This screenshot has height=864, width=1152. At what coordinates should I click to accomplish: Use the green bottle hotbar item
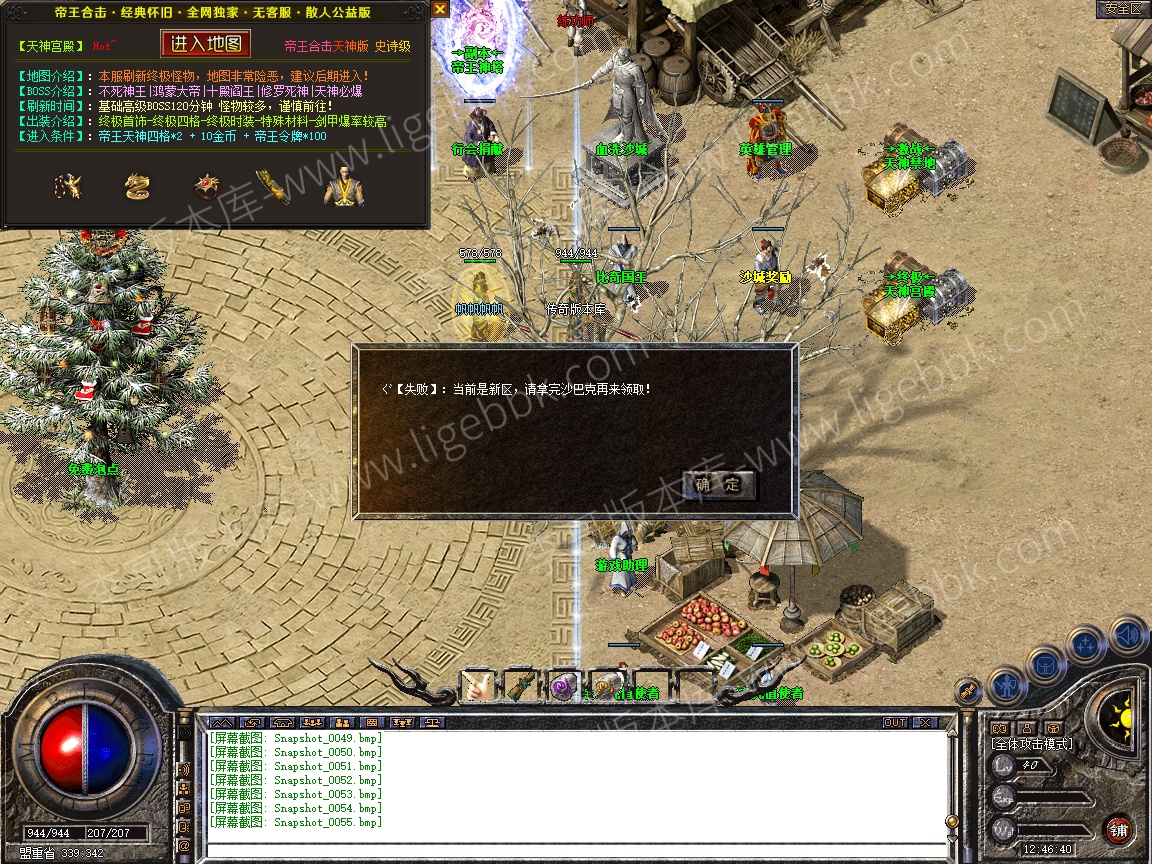pos(521,686)
